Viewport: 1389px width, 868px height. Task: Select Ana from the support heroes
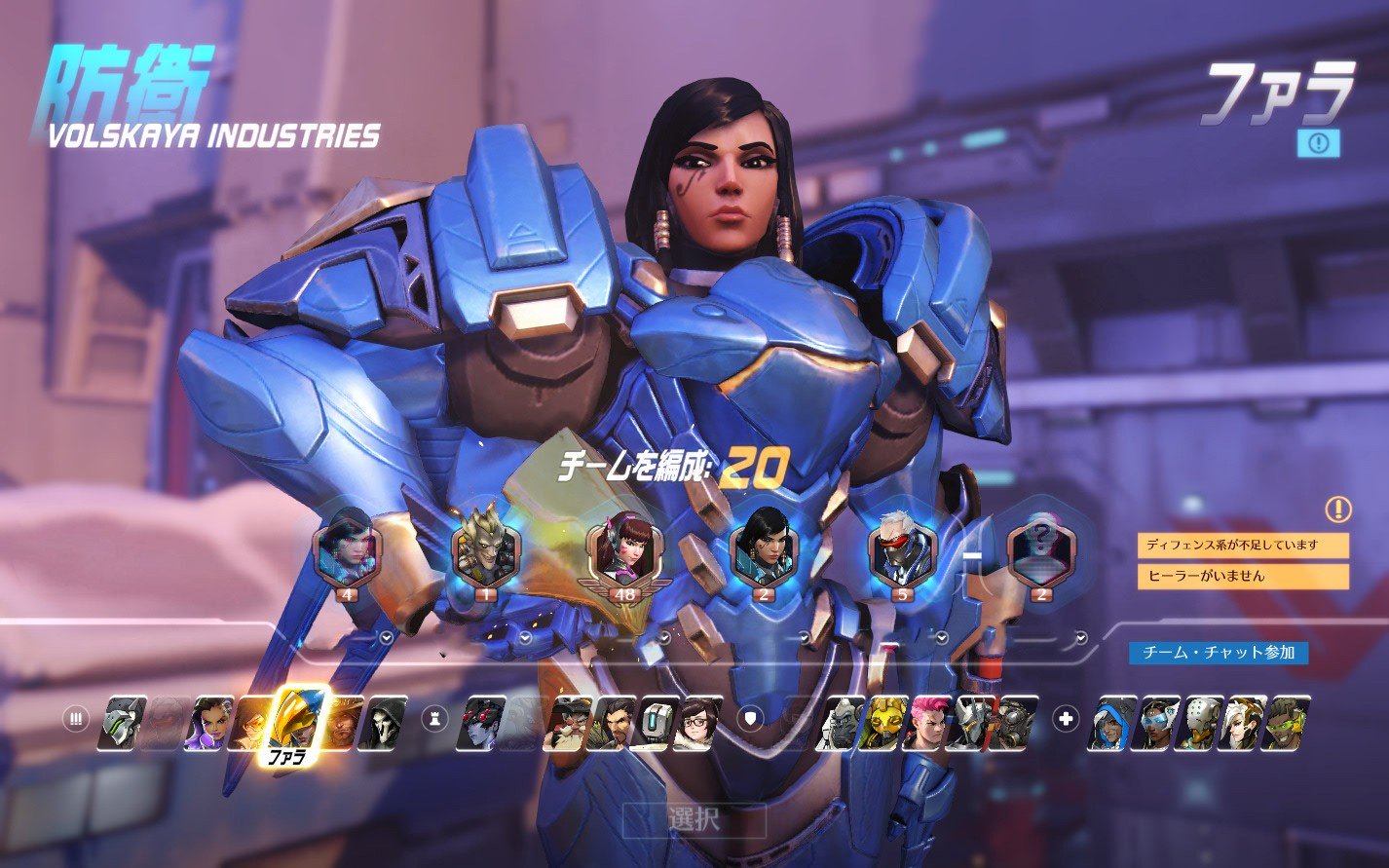tap(1111, 722)
